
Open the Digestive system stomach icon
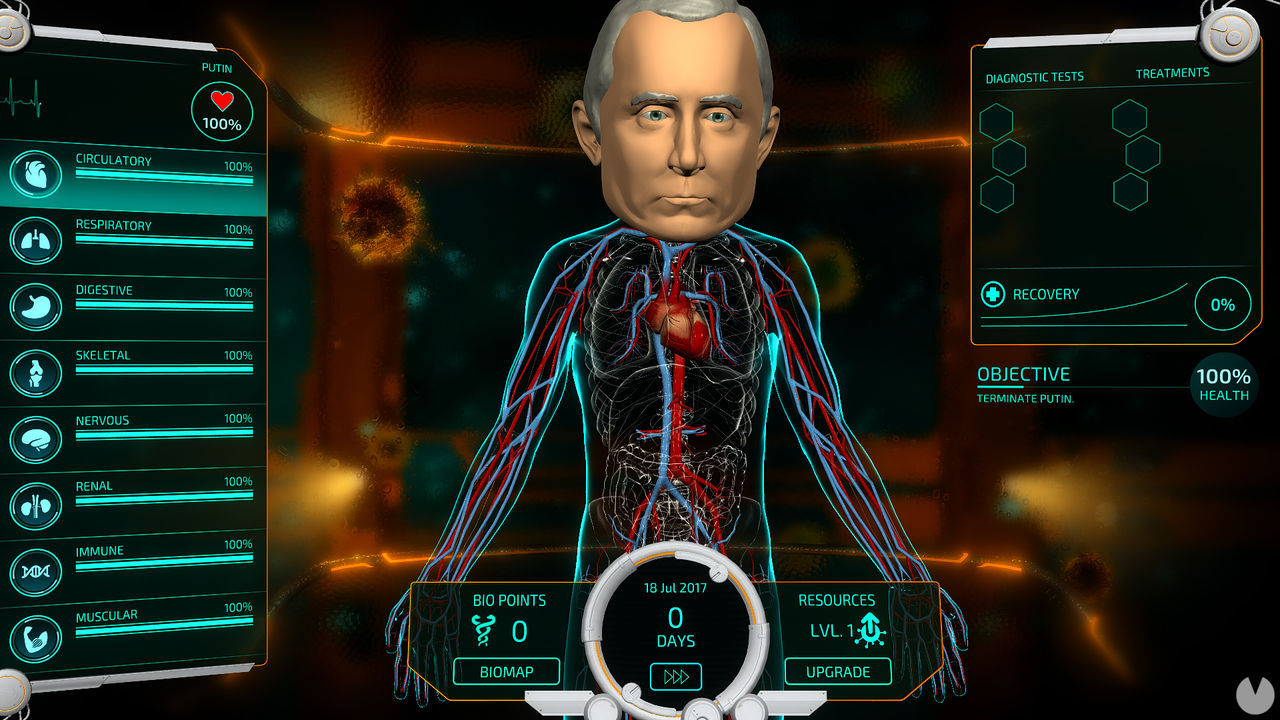(x=36, y=305)
